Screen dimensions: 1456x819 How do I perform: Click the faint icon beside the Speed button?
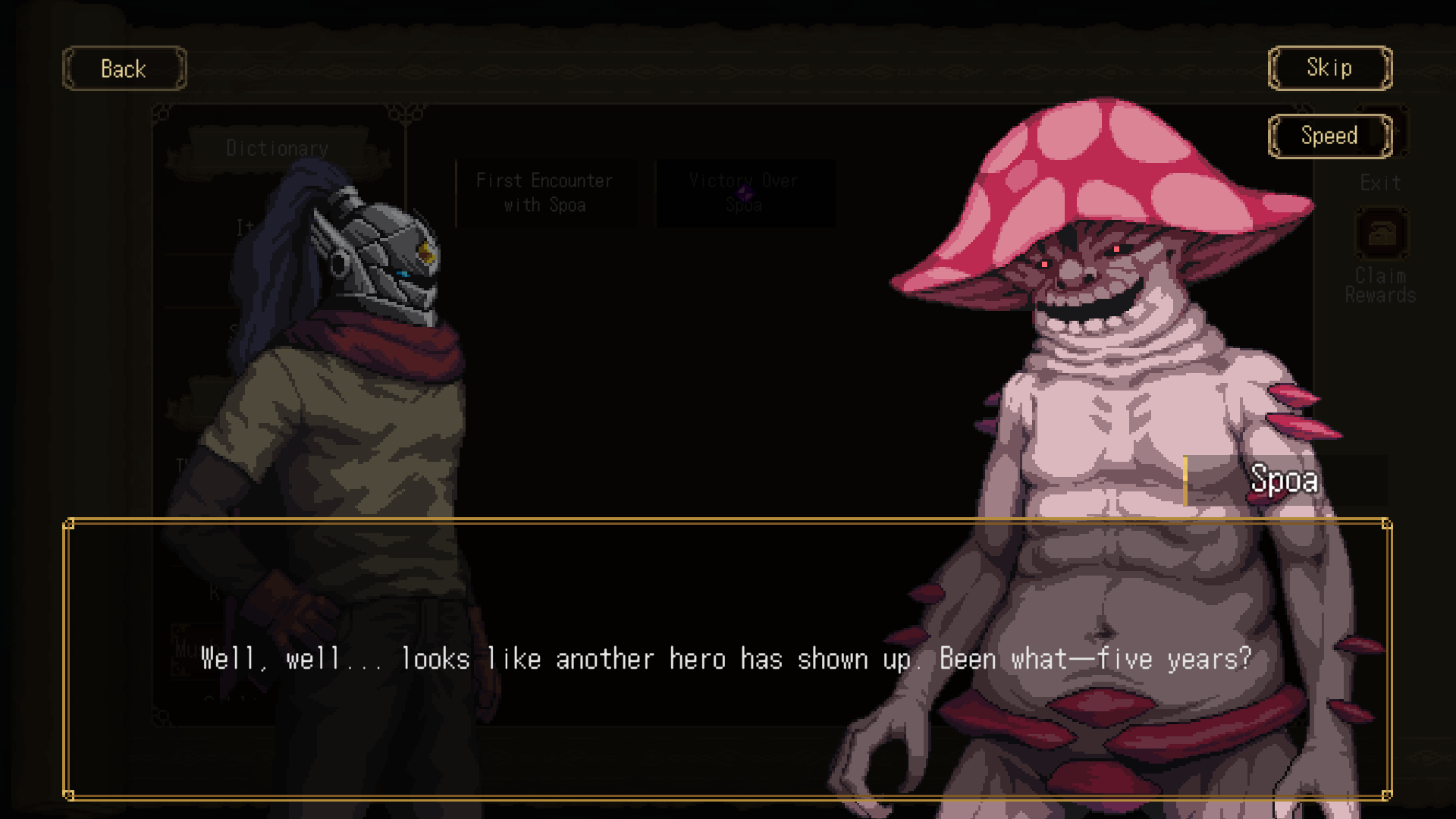coord(1401,129)
